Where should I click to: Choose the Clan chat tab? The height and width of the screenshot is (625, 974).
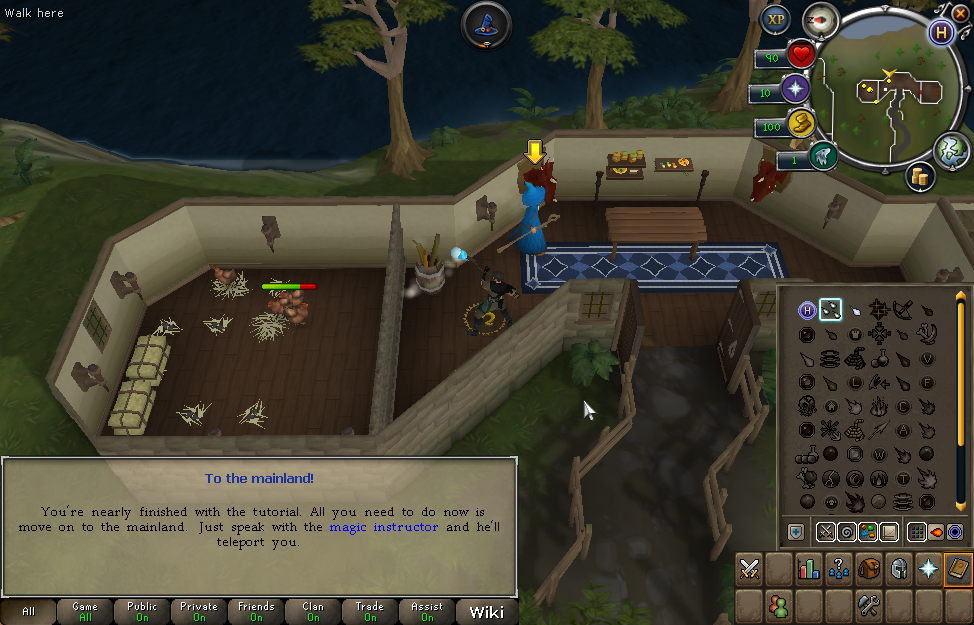(313, 612)
